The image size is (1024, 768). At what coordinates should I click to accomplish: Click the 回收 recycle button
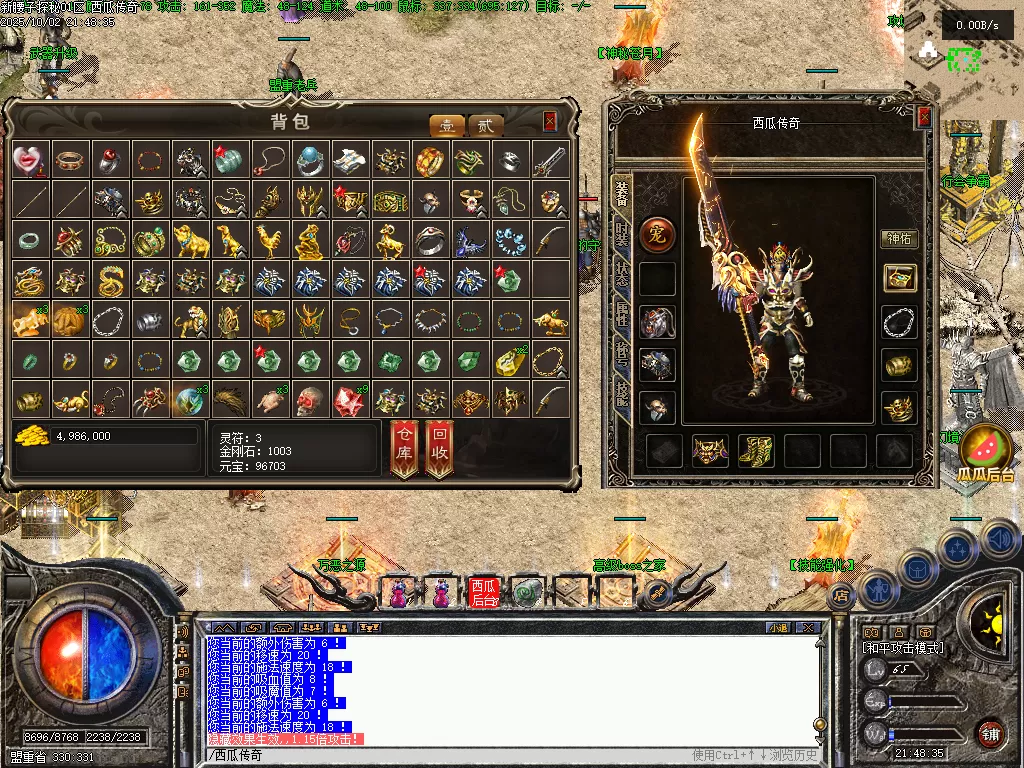[440, 446]
